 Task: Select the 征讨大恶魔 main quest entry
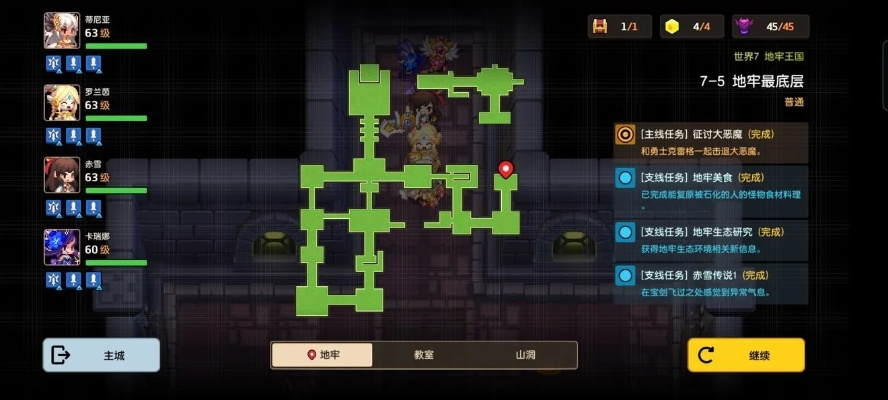coord(711,142)
